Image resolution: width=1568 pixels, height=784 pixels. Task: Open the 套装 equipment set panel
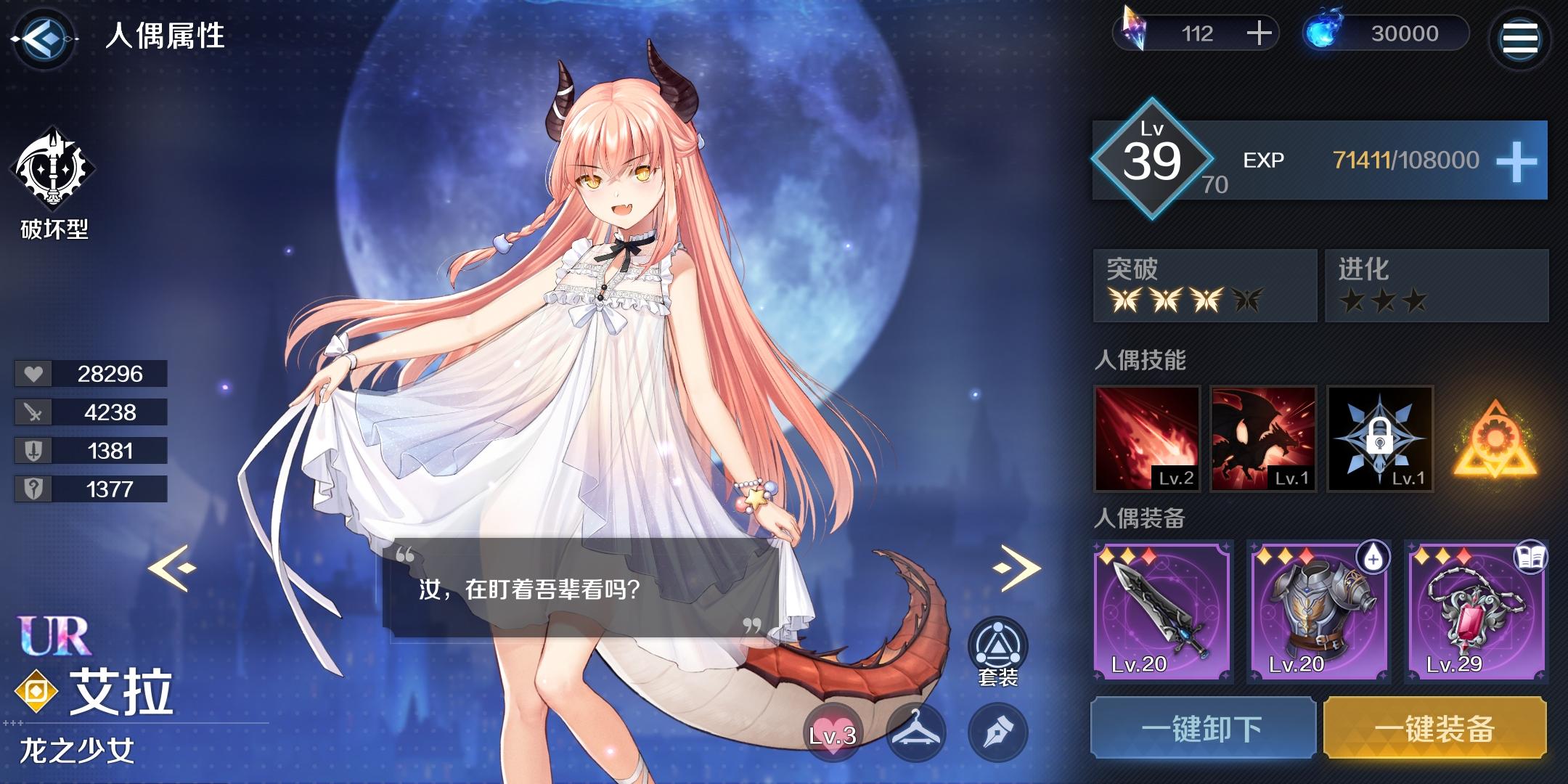998,642
